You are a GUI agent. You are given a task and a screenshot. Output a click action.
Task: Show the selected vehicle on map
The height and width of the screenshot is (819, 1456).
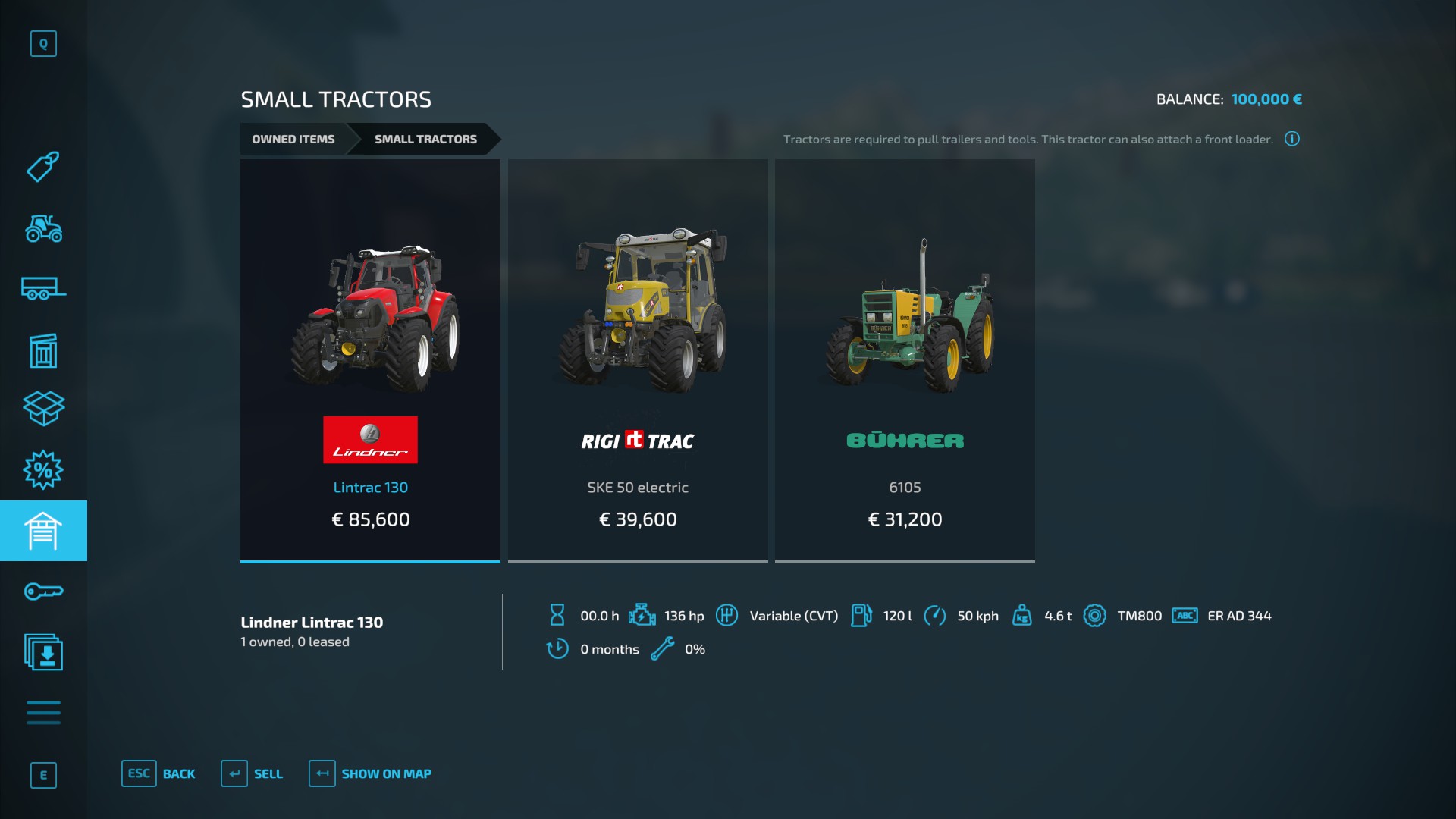(x=370, y=773)
